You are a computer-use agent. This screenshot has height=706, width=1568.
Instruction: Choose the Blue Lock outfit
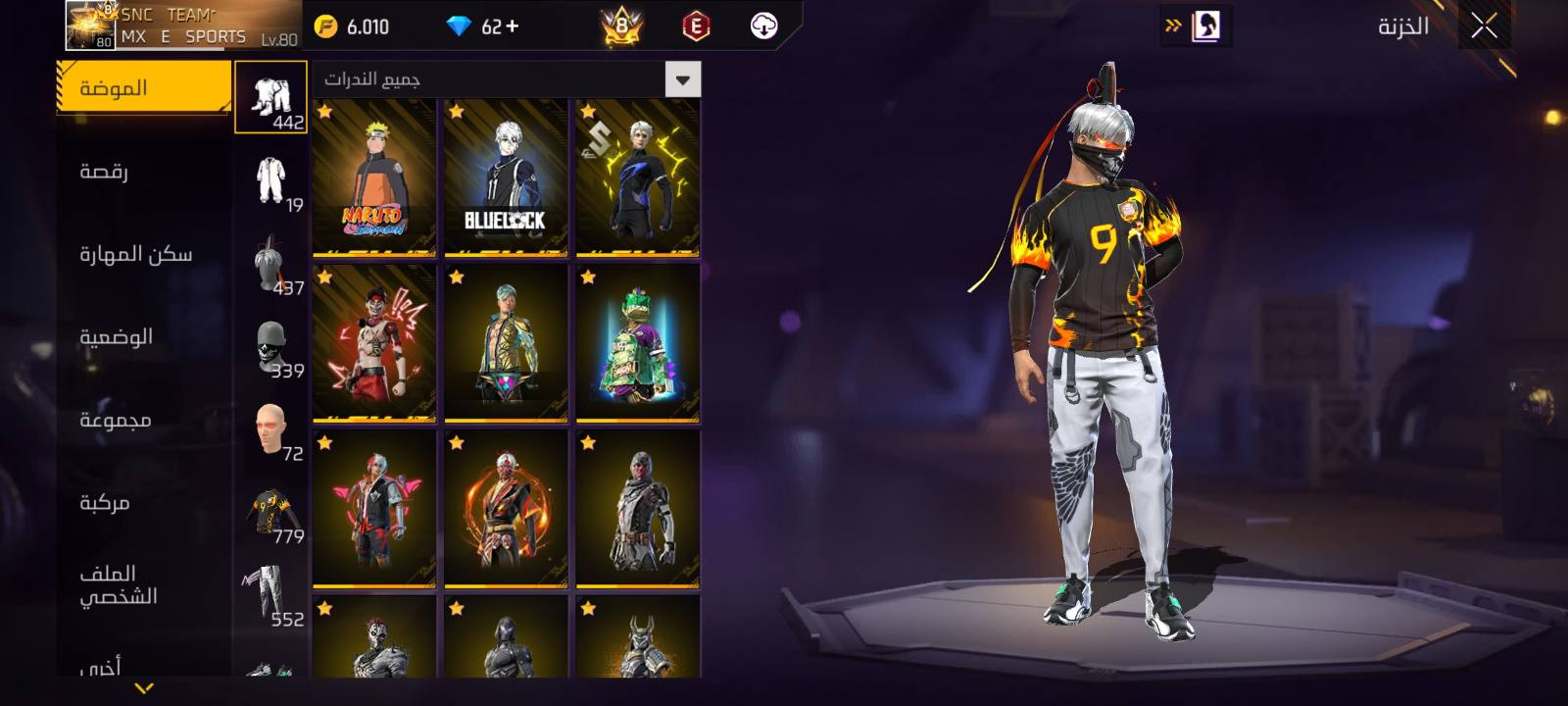[506, 177]
